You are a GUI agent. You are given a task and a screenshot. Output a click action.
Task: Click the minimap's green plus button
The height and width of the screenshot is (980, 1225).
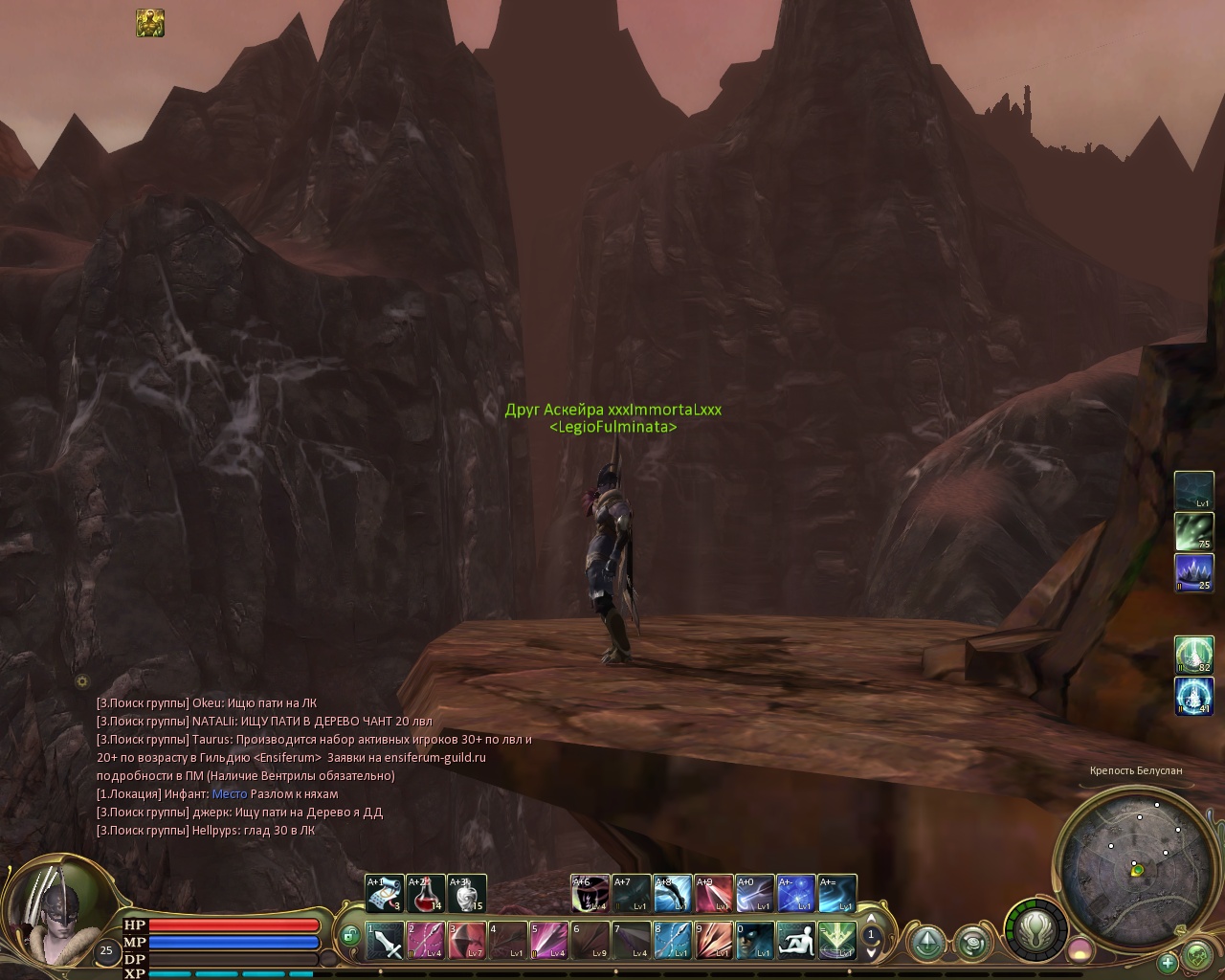click(1167, 962)
